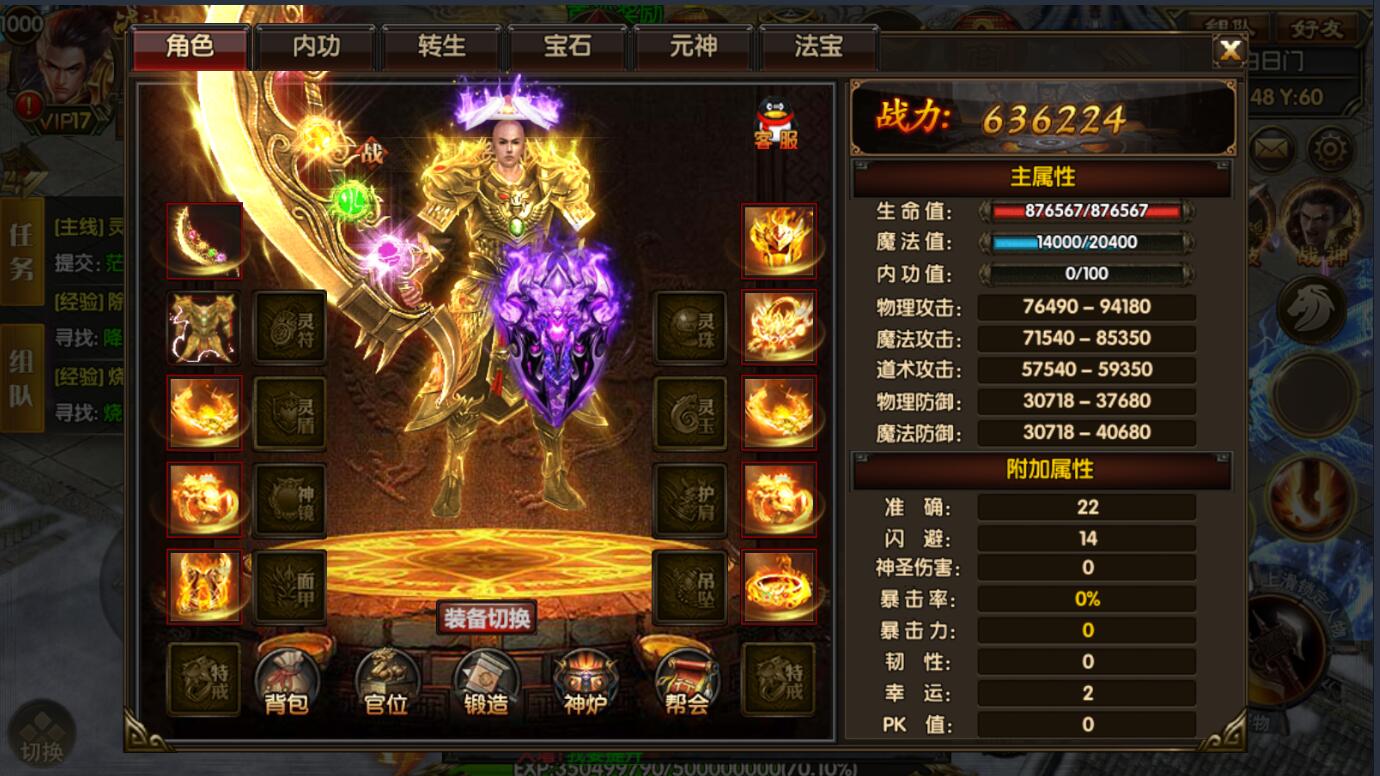
Task: Select the empty 灵符 slot
Action: (290, 327)
